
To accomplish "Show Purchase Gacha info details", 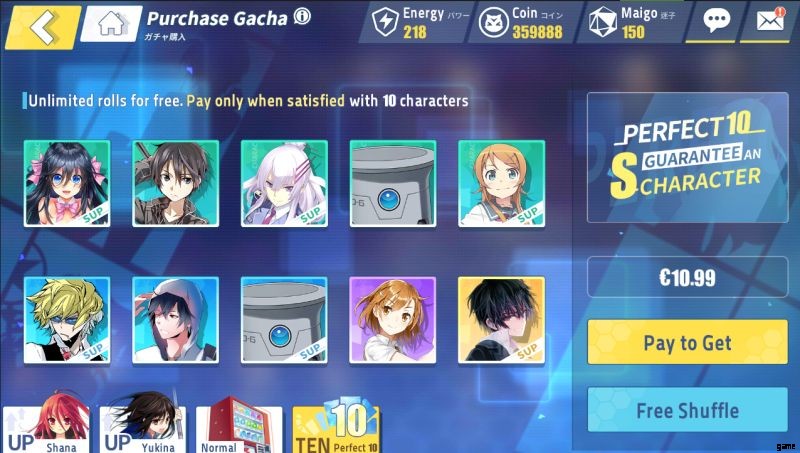I will click(x=302, y=17).
